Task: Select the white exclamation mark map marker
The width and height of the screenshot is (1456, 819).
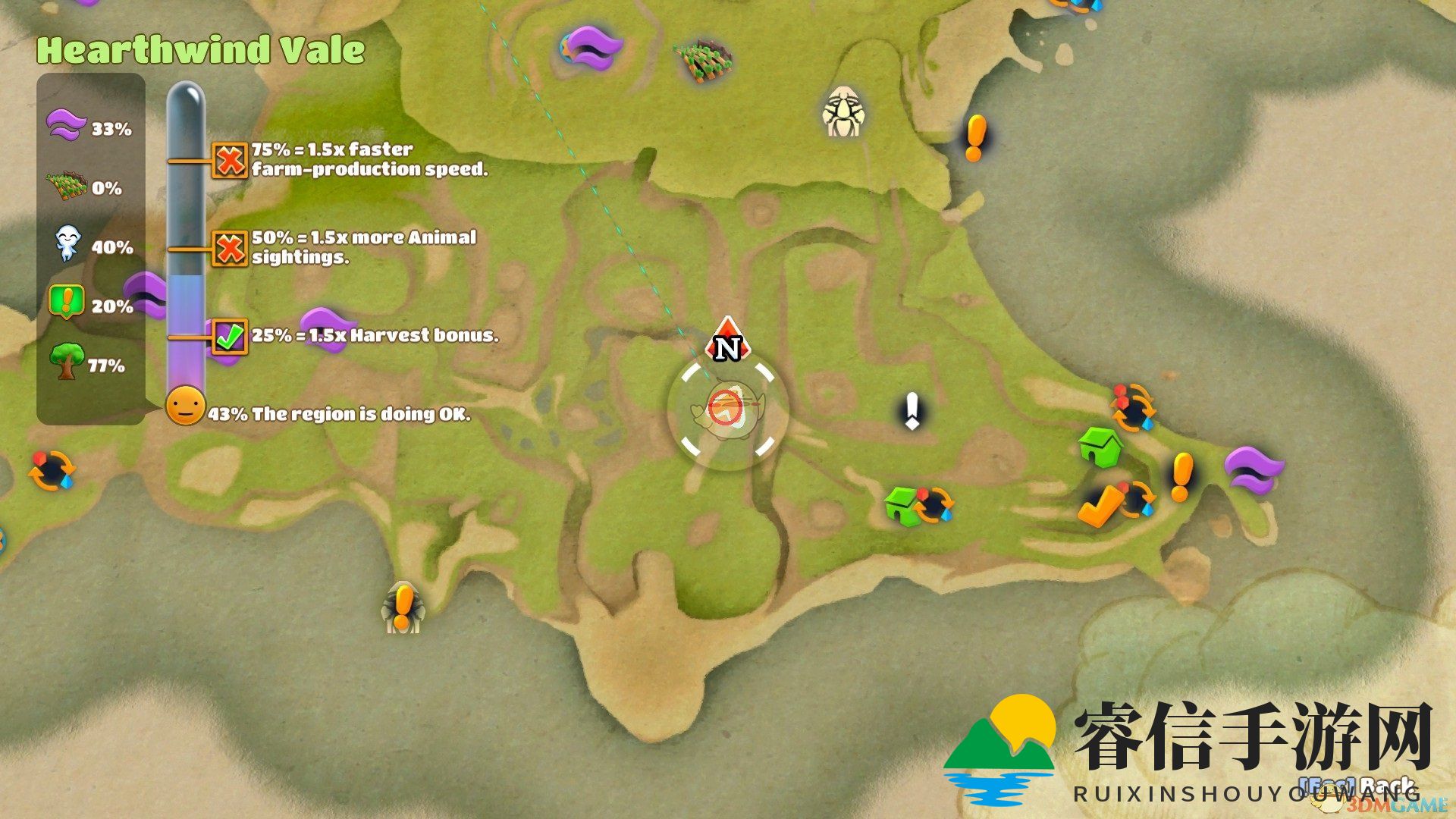Action: [x=912, y=412]
